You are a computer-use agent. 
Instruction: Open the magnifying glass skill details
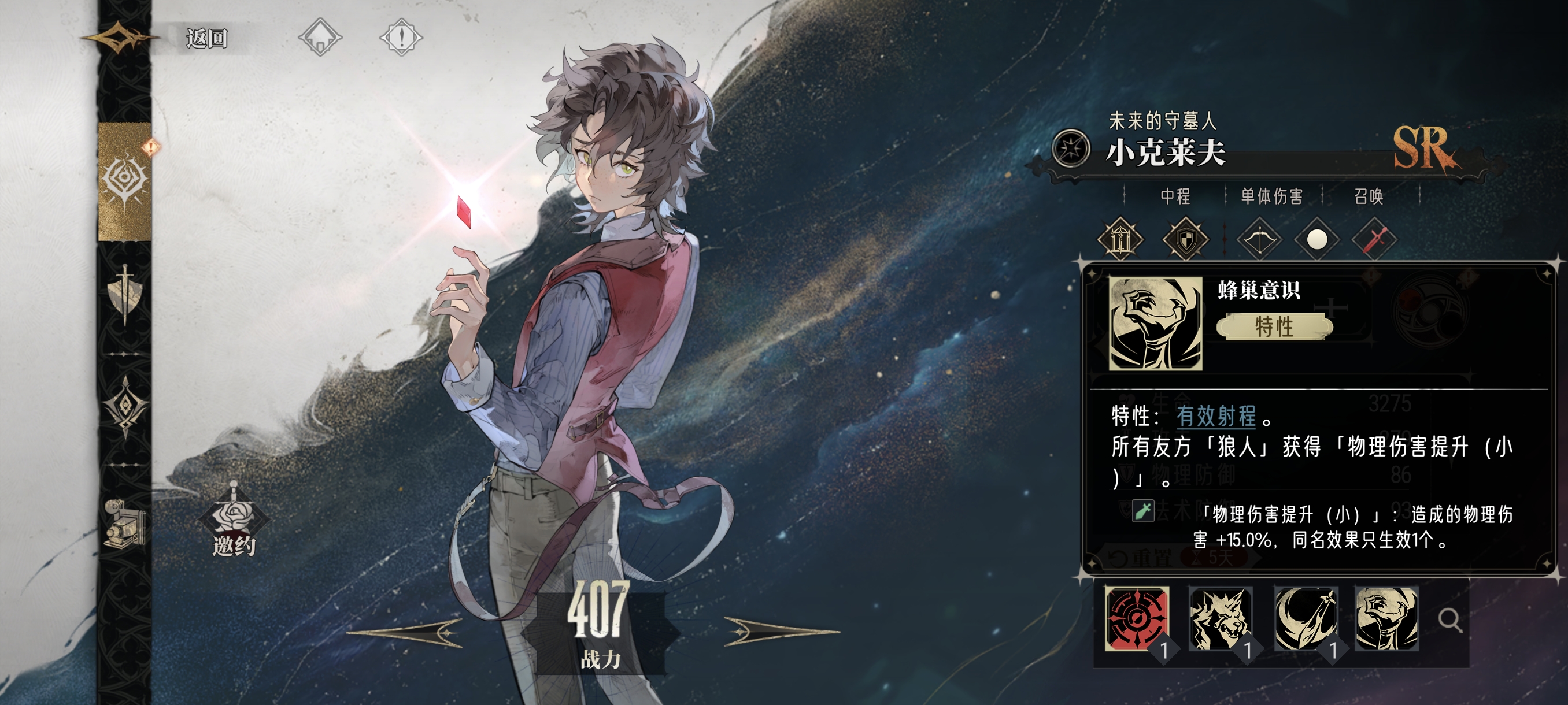tap(1450, 621)
